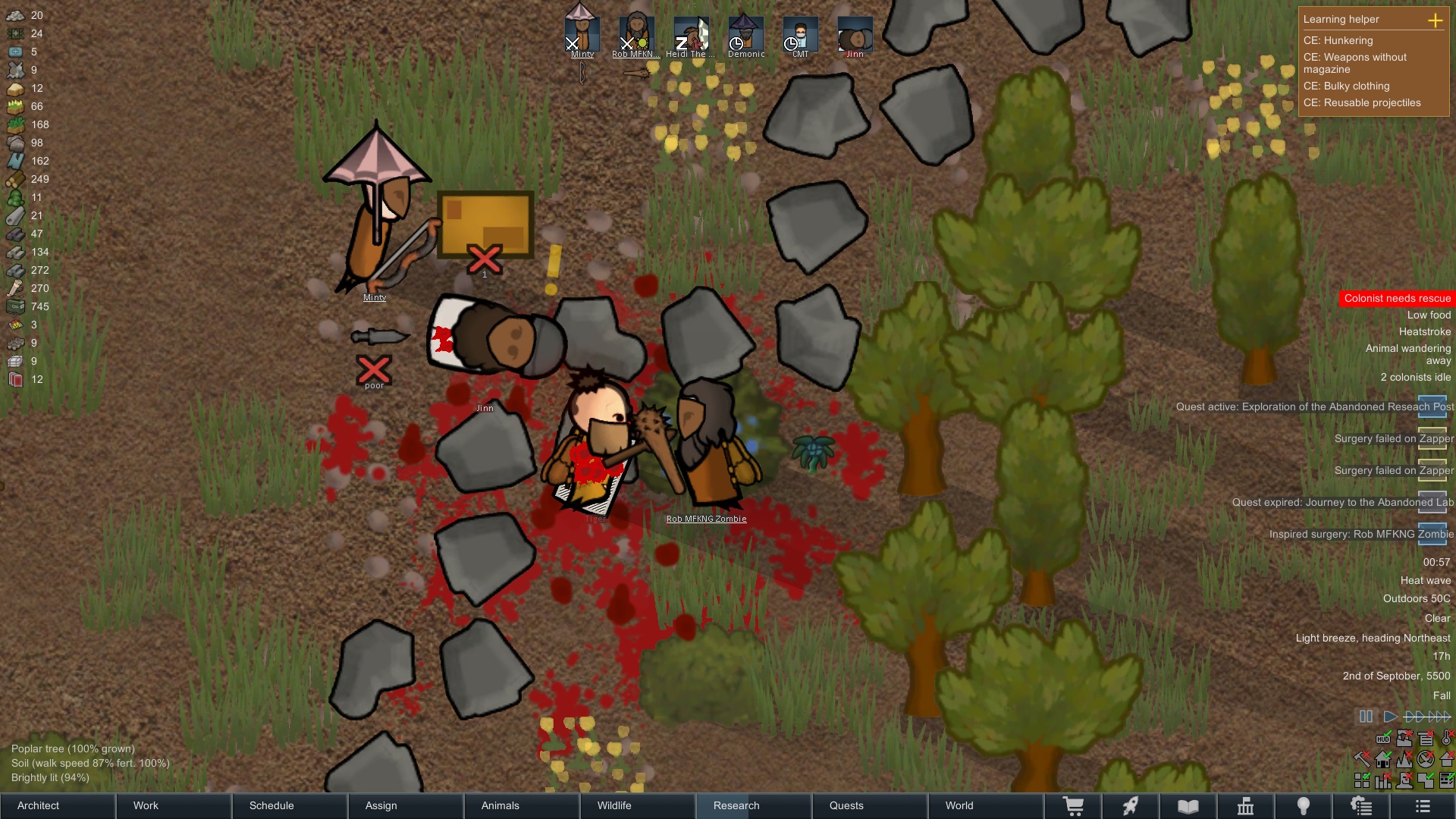The height and width of the screenshot is (819, 1456).
Task: Toggle the zones visibility overlay
Action: pyautogui.click(x=1426, y=781)
